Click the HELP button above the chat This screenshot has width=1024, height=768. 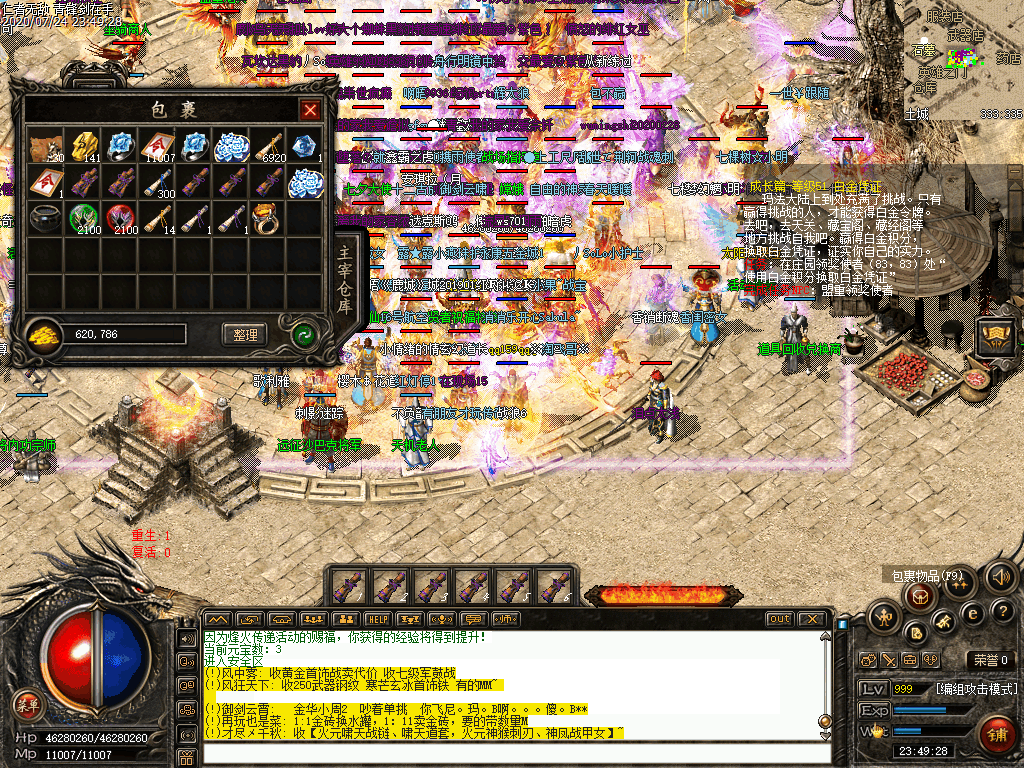click(377, 619)
